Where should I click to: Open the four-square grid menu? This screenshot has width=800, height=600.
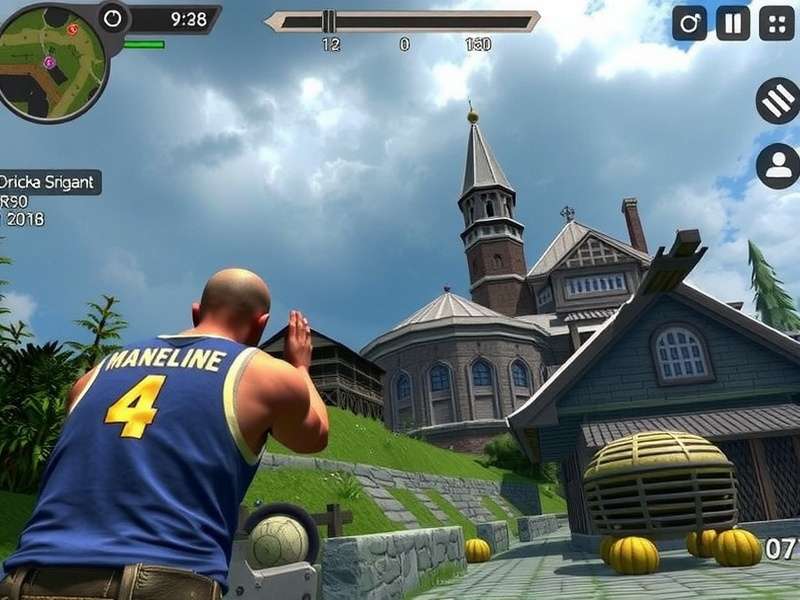(777, 22)
